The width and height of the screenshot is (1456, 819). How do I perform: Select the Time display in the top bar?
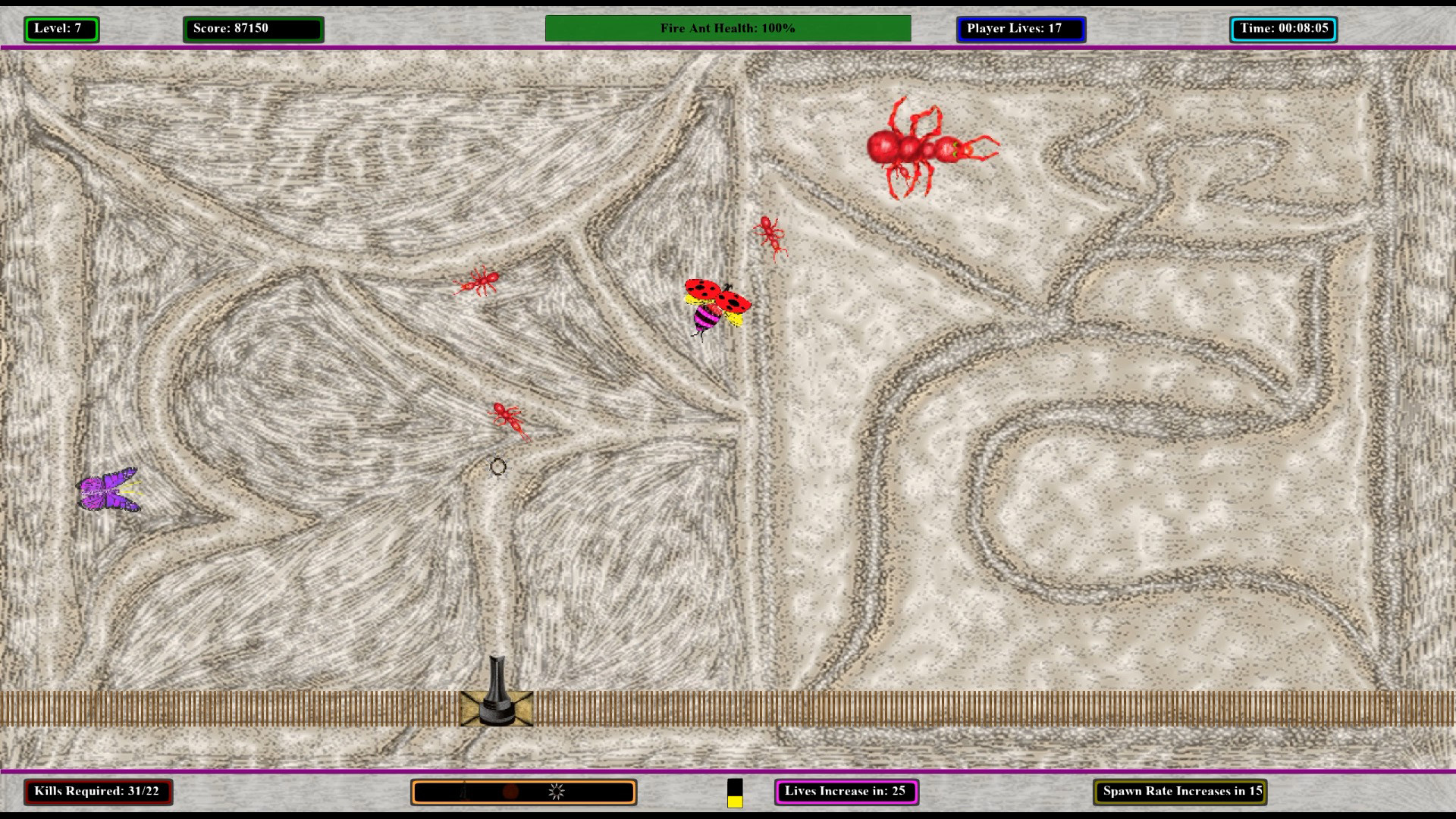1284,29
